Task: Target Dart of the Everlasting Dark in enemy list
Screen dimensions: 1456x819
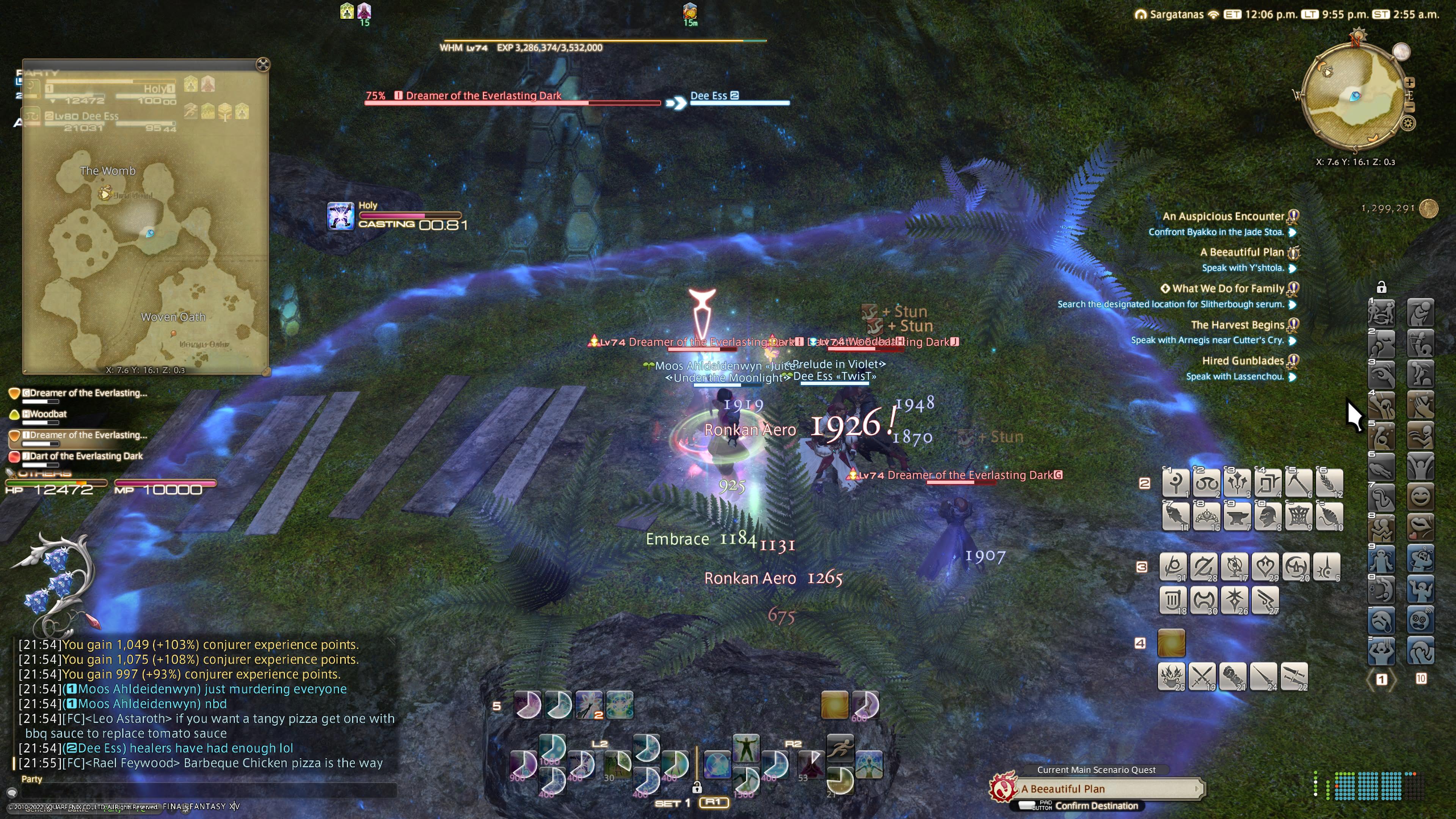Action: [x=86, y=456]
